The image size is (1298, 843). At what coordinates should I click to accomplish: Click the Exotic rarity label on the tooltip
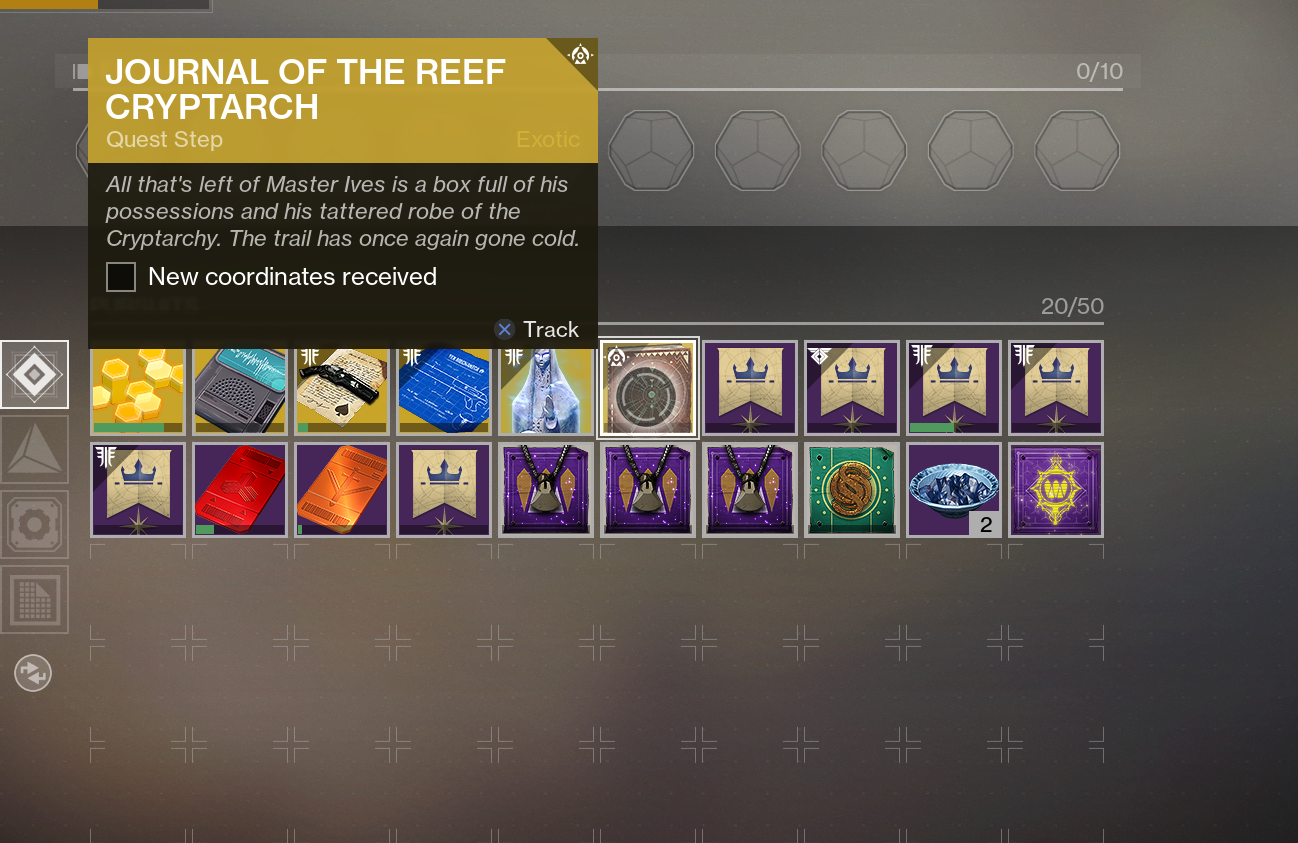[x=548, y=140]
